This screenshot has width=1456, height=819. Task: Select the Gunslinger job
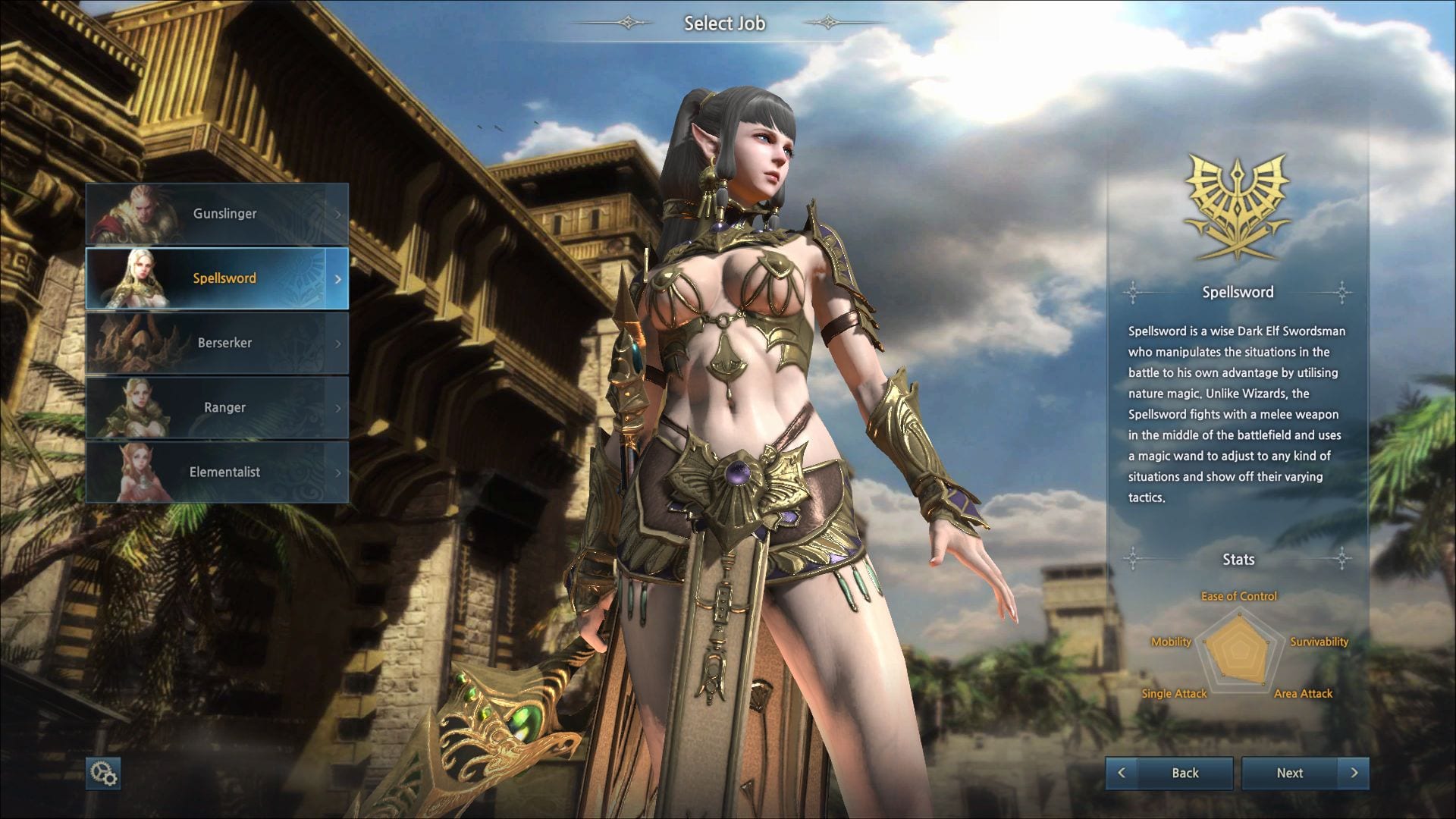click(x=217, y=214)
